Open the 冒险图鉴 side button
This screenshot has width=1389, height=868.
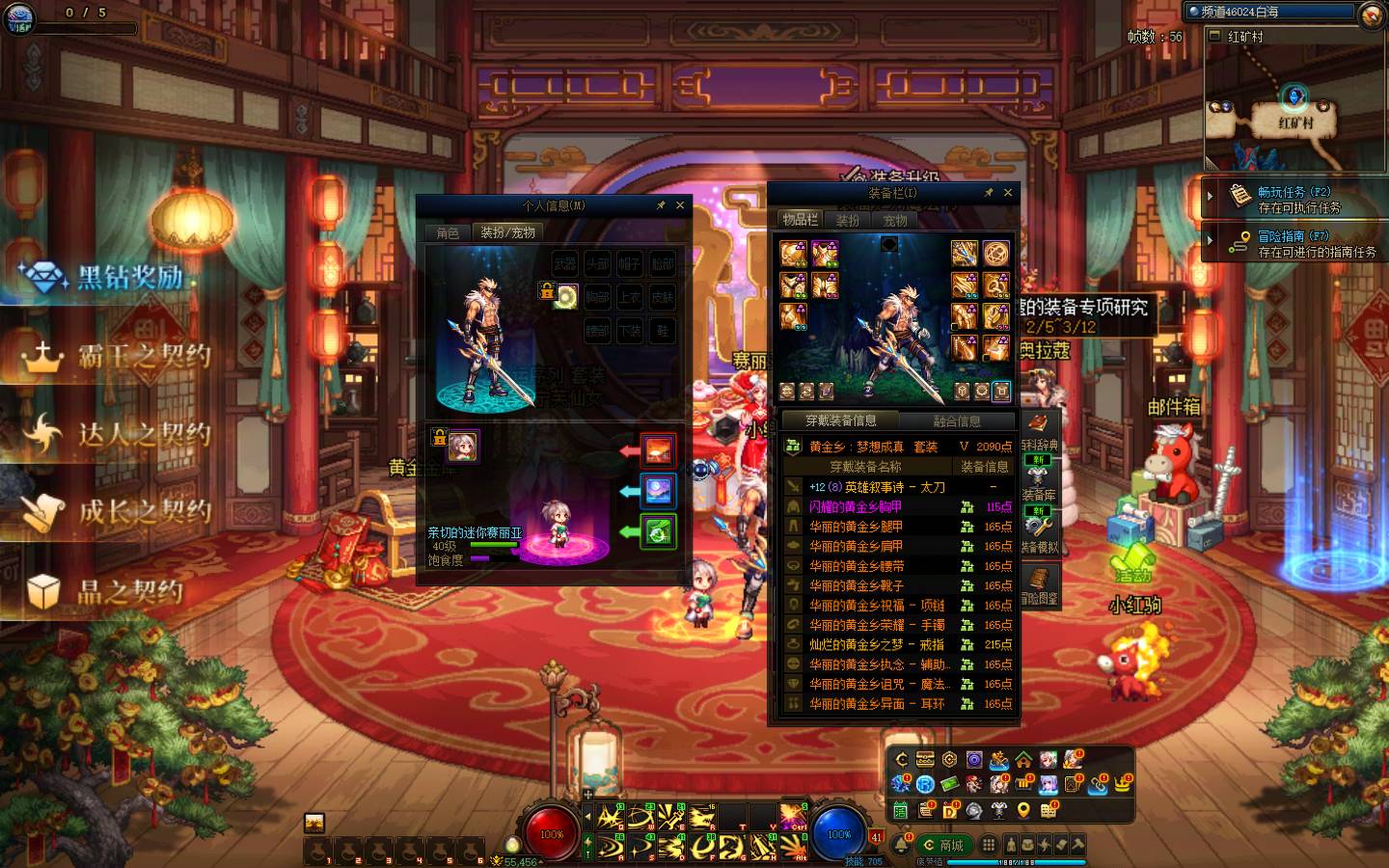1039,584
